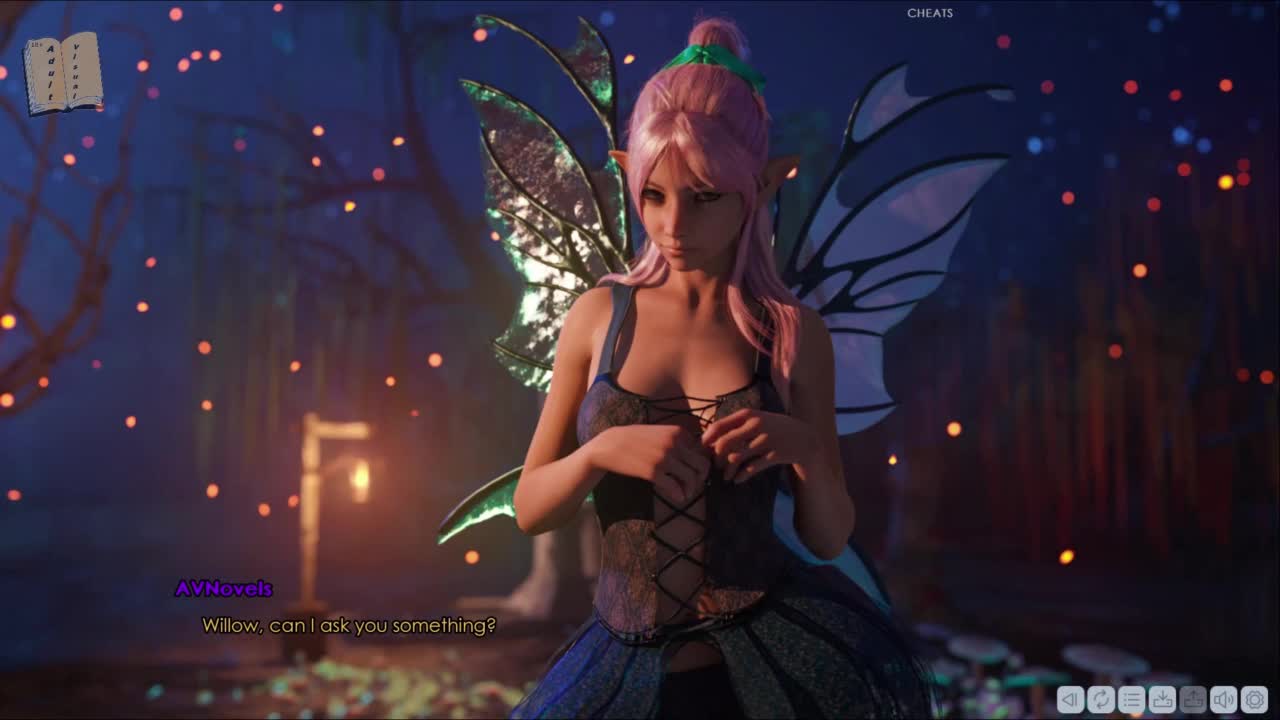Load a save with the upload-tray icon
This screenshot has width=1280, height=720.
1192,700
